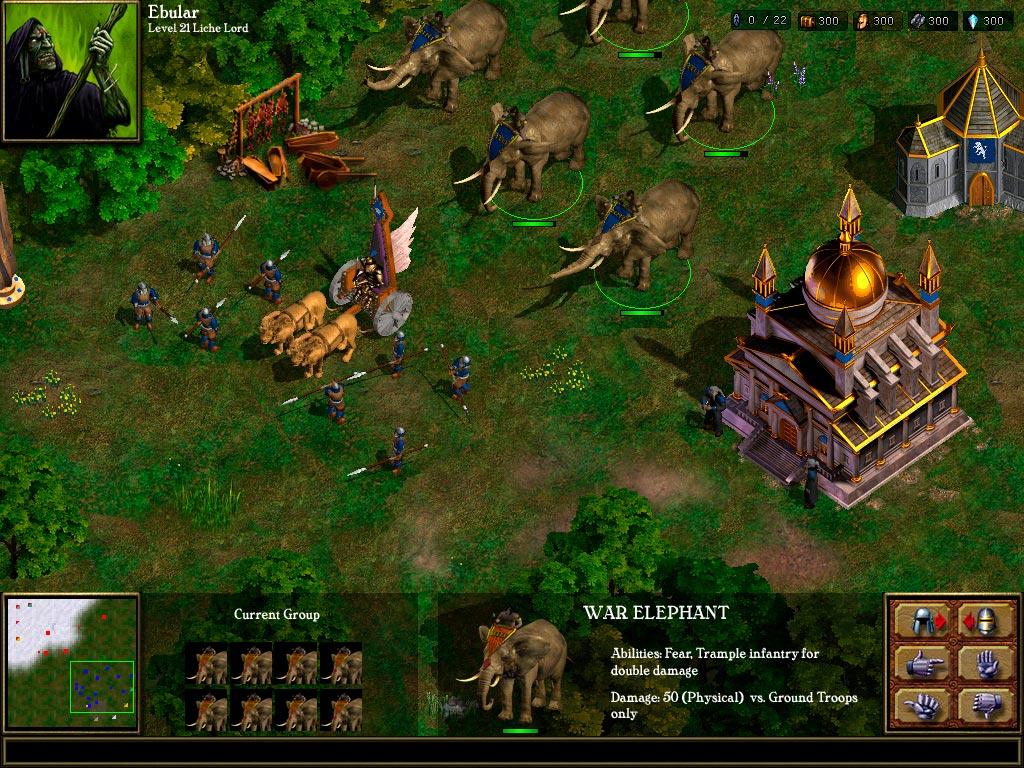Click the pointing gauntlet command button
The width and height of the screenshot is (1024, 768).
[x=922, y=662]
